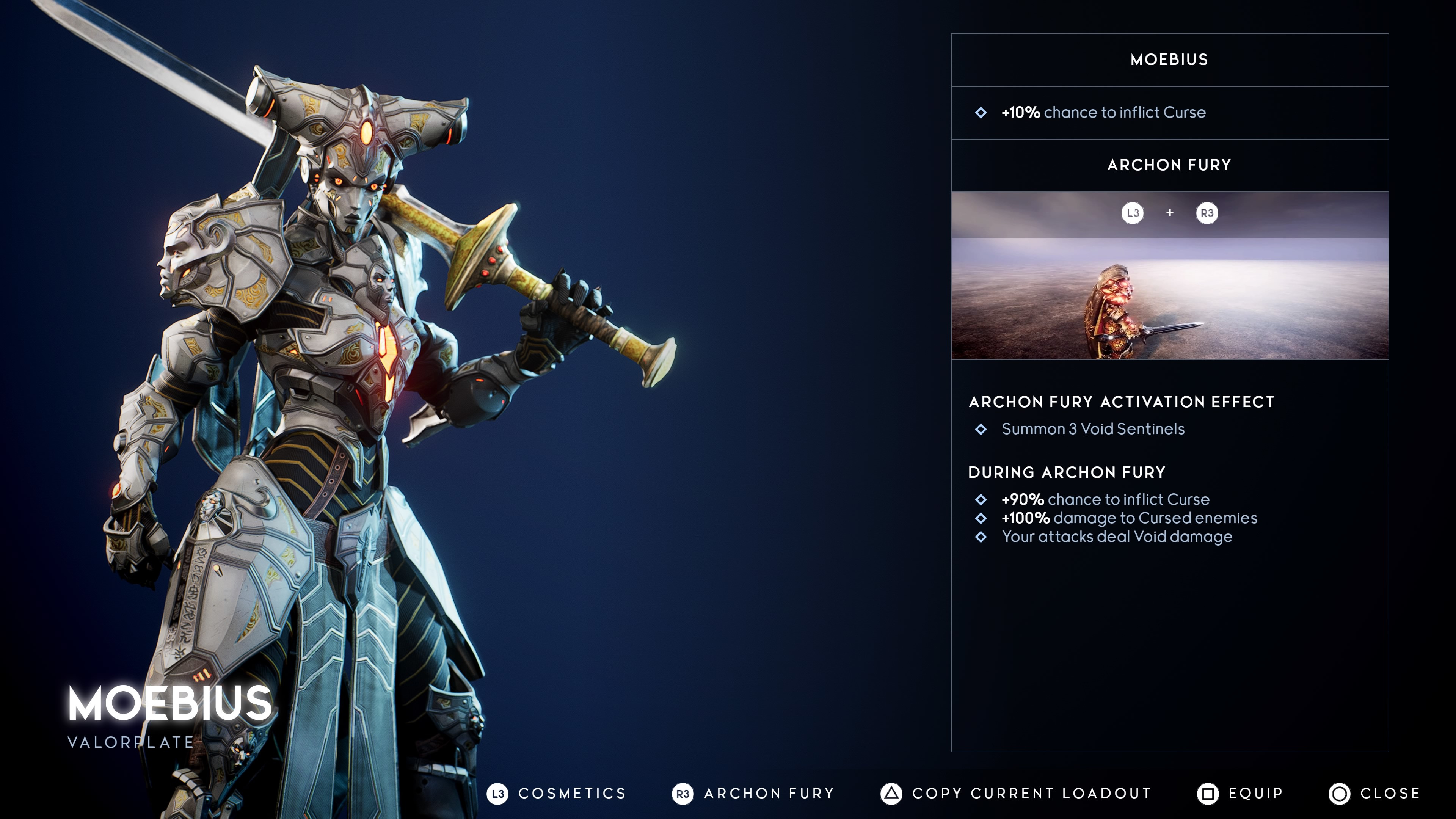Equip the Moebius valorplate
Viewport: 1456px width, 819px height.
coord(1240,794)
